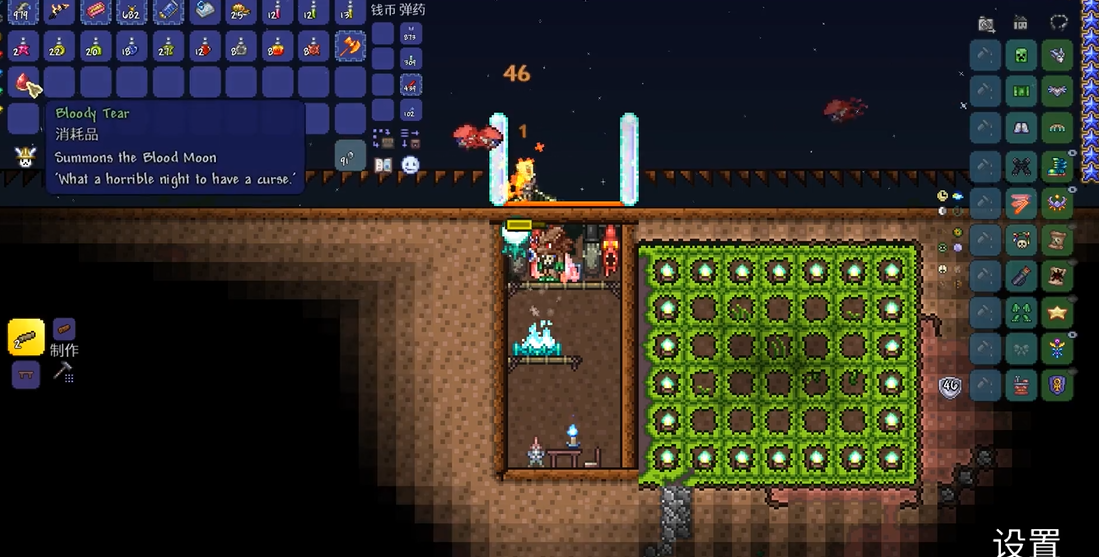Open the crafting grid hammer icon
The image size is (1099, 557).
click(62, 373)
